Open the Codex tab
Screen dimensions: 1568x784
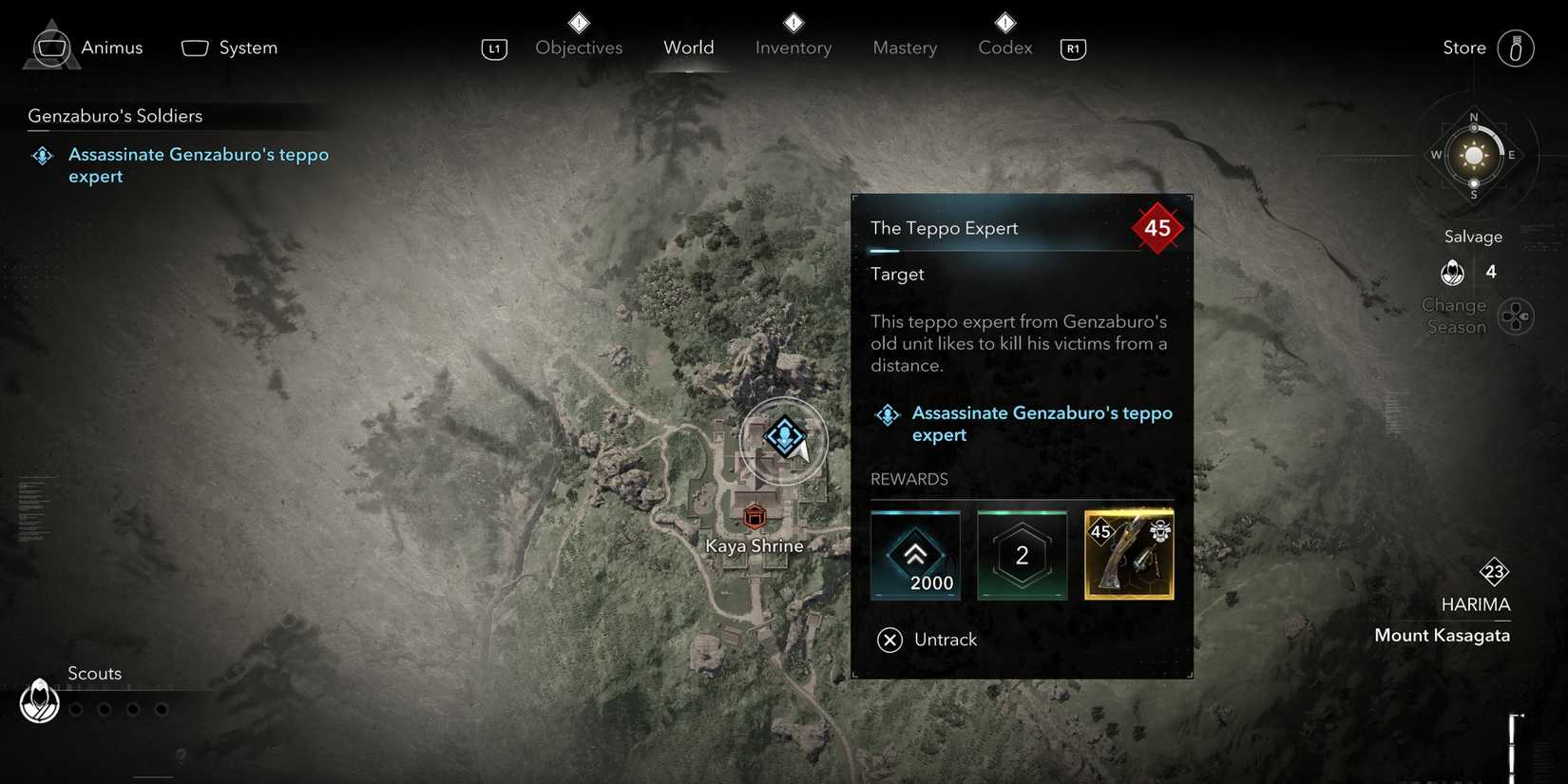(1004, 48)
